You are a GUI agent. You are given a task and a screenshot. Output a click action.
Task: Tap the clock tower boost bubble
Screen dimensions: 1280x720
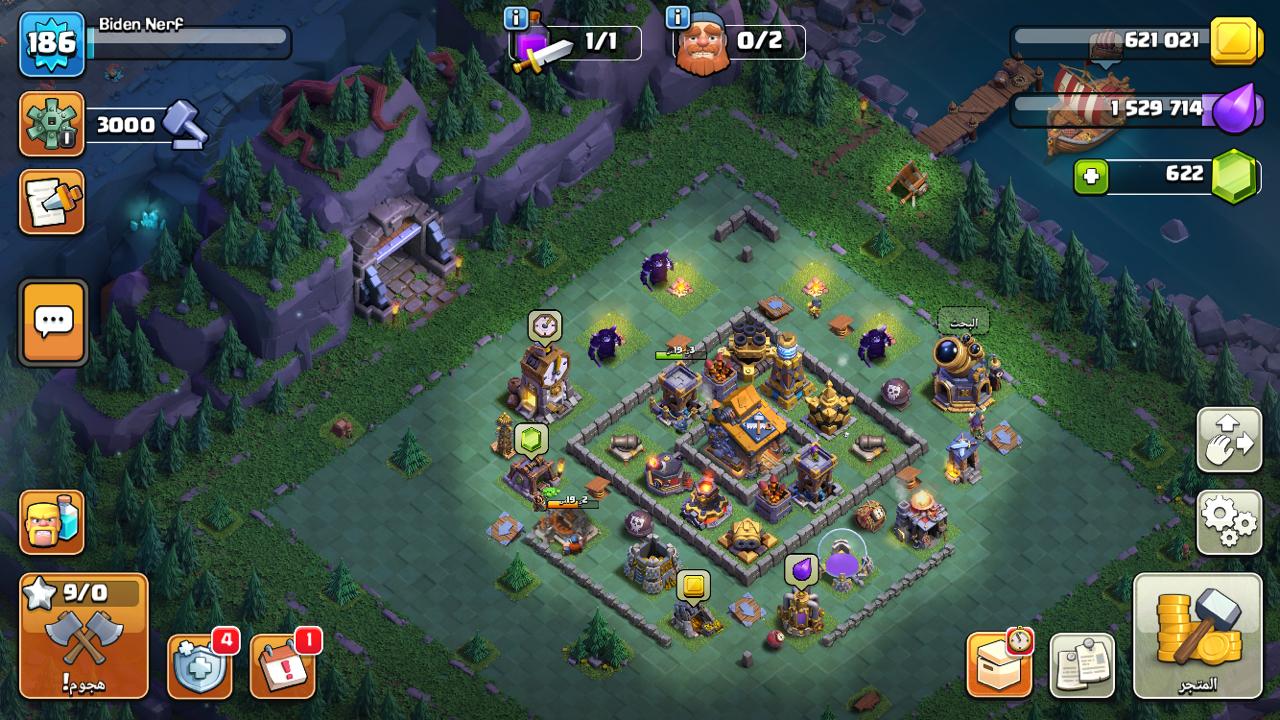[x=545, y=325]
